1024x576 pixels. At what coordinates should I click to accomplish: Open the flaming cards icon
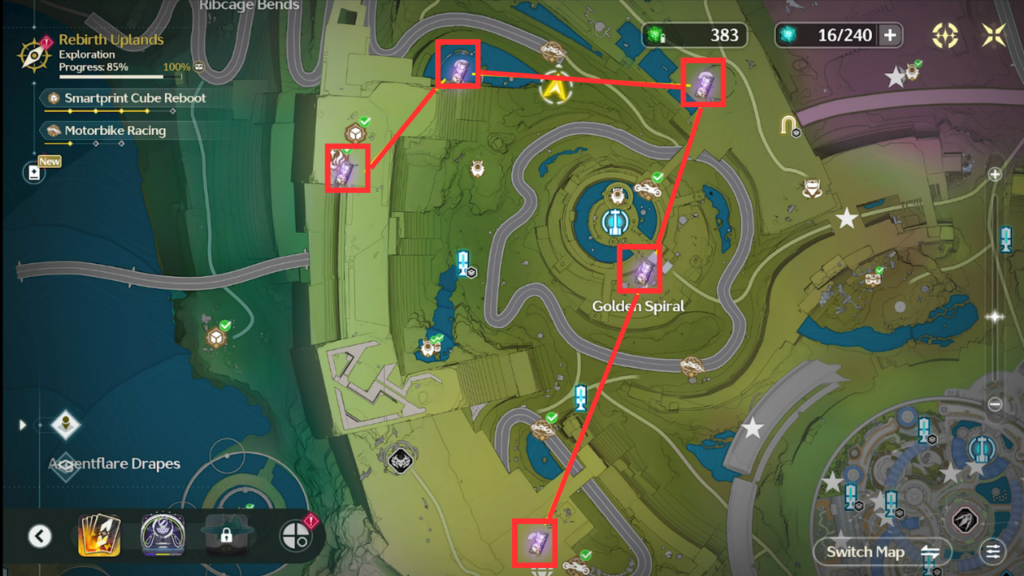pos(99,536)
